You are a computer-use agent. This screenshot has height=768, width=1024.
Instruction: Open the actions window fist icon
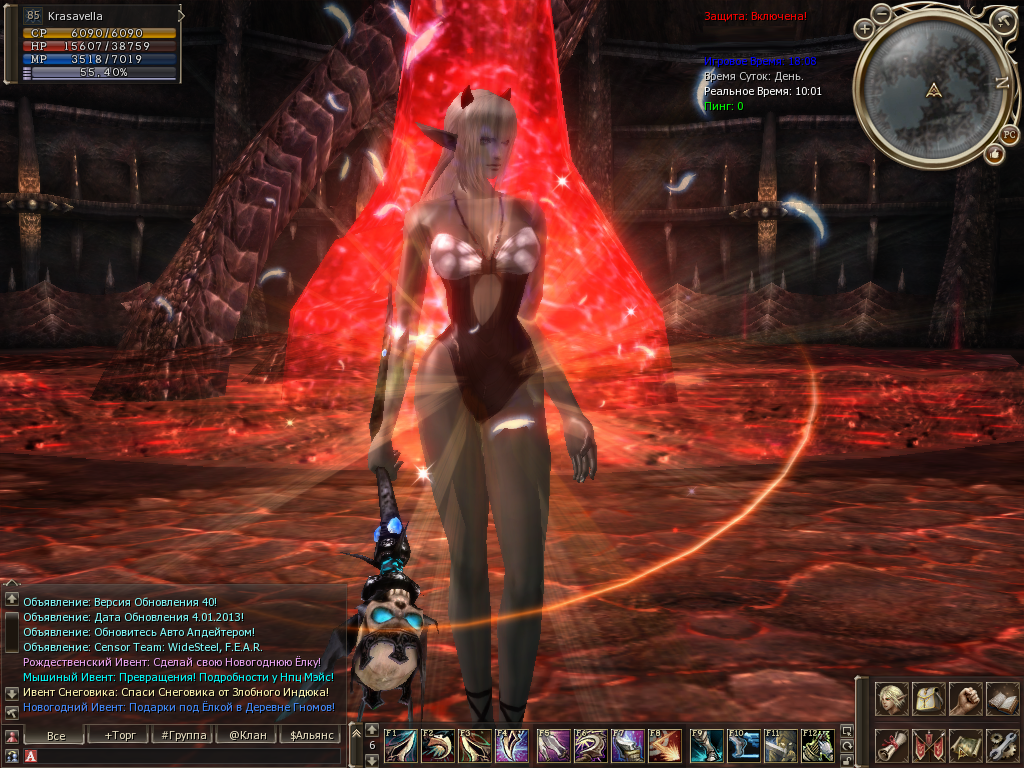pos(965,698)
